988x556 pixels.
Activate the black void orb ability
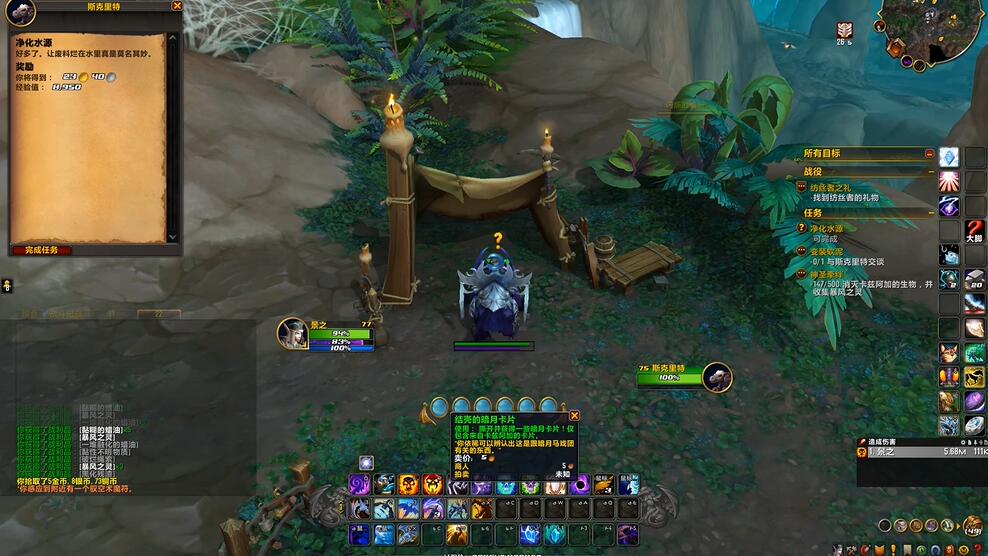pos(579,485)
